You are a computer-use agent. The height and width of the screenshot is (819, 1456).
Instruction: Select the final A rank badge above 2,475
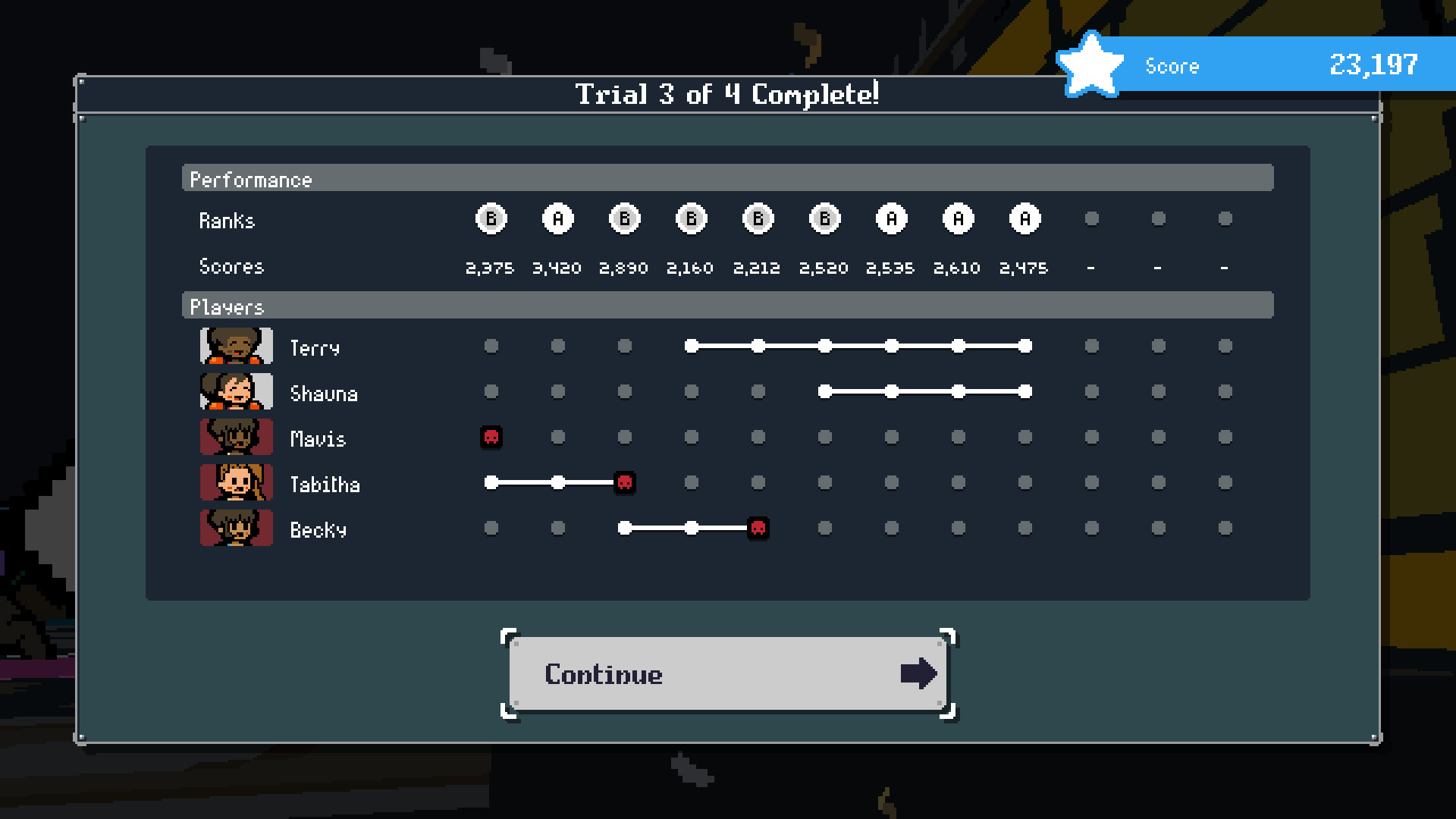pos(1024,218)
